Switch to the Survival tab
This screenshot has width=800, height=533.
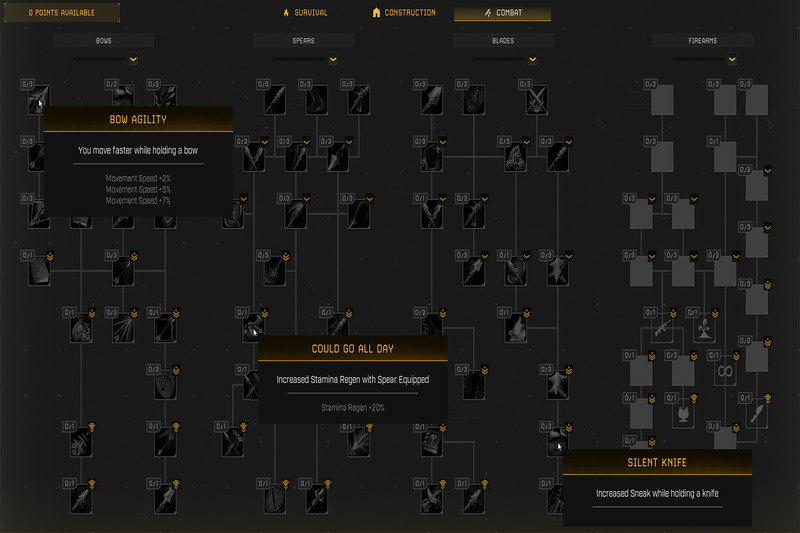(305, 13)
